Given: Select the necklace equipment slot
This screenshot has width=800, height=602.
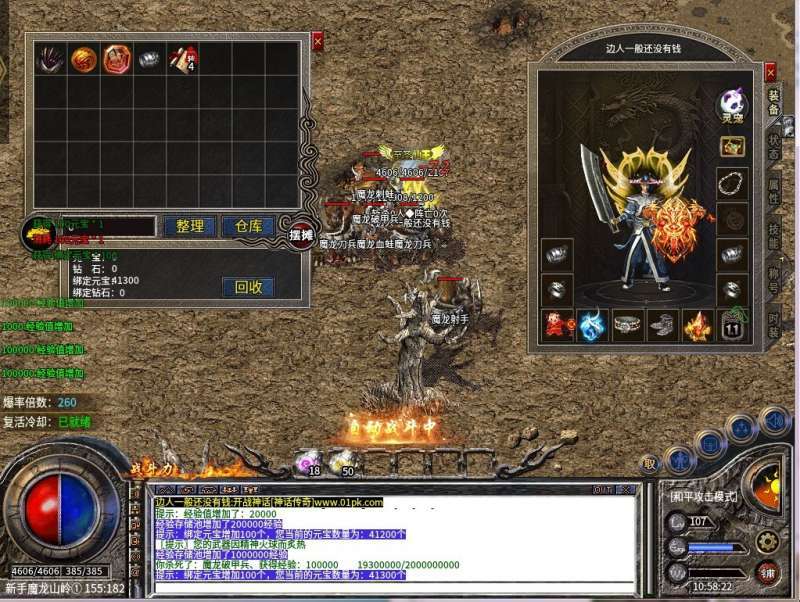Looking at the screenshot, I should coord(732,183).
